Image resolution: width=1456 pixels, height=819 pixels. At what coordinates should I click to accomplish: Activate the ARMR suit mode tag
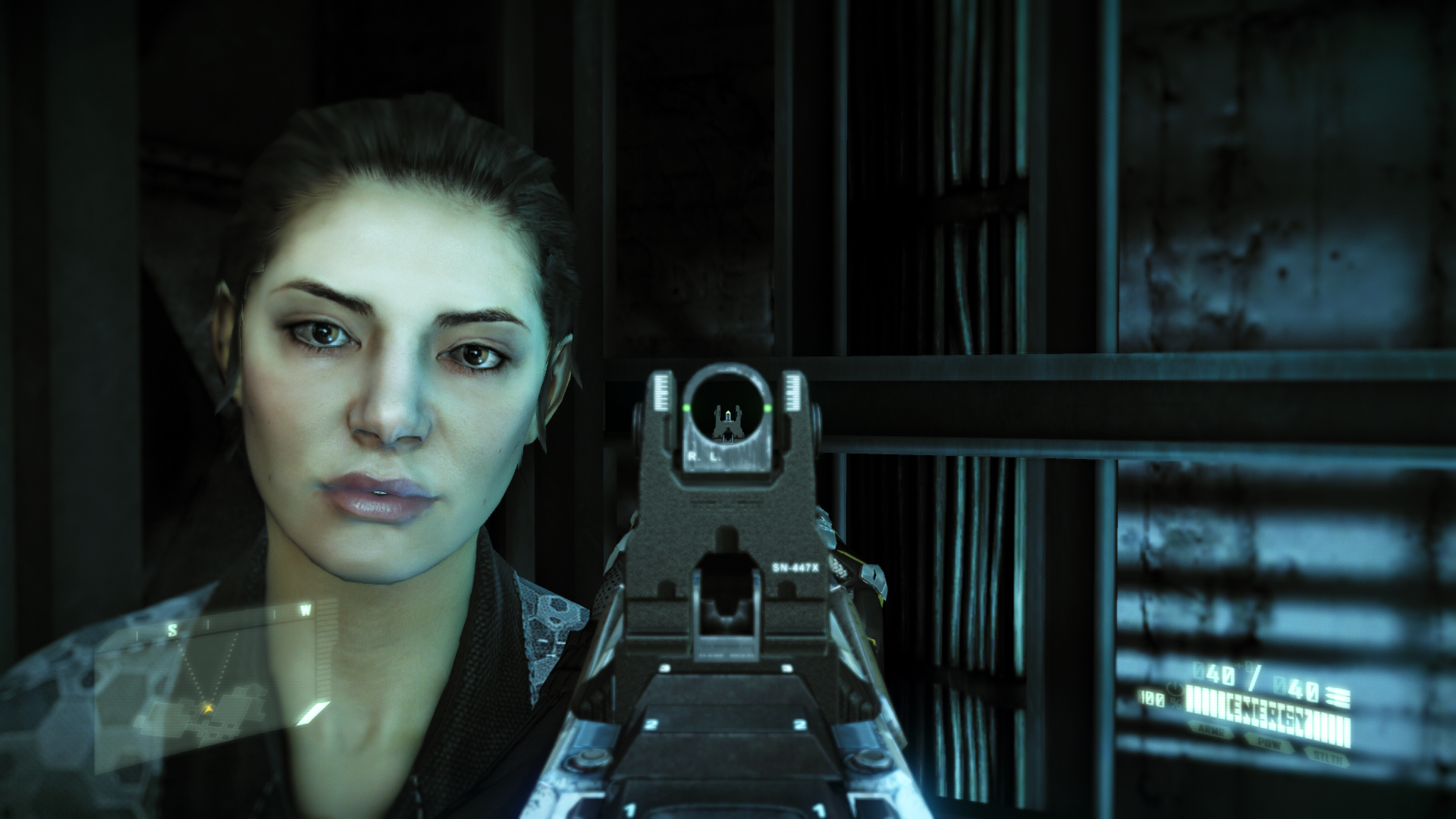(x=1213, y=730)
